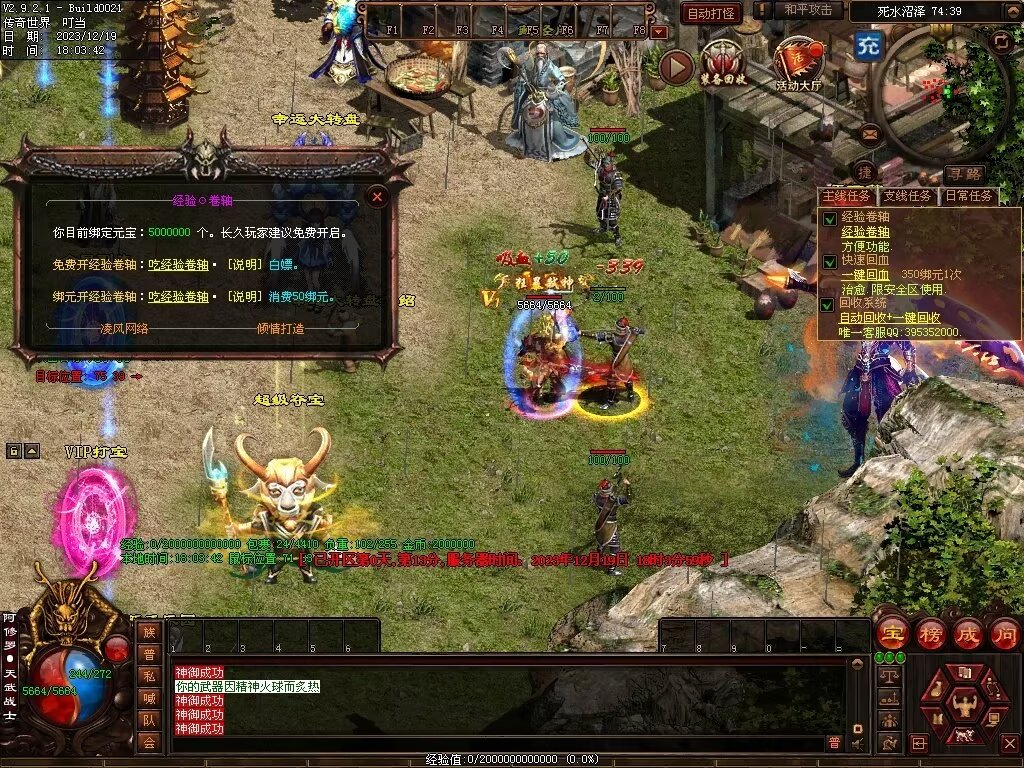Toggle the 自动打怪 auto-fight button
The image size is (1024, 768).
711,13
